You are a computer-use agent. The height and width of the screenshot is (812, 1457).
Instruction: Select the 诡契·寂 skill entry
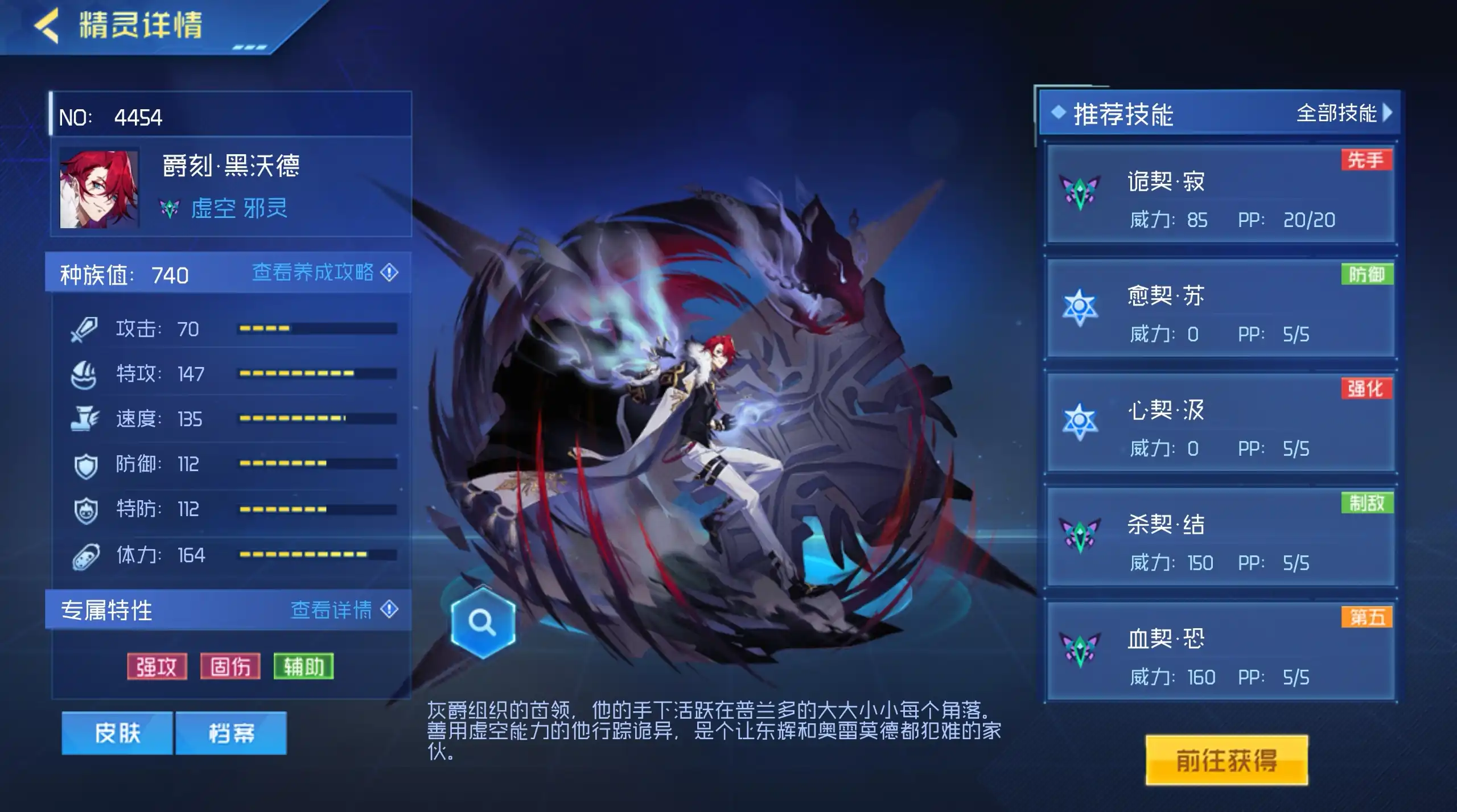[1220, 194]
